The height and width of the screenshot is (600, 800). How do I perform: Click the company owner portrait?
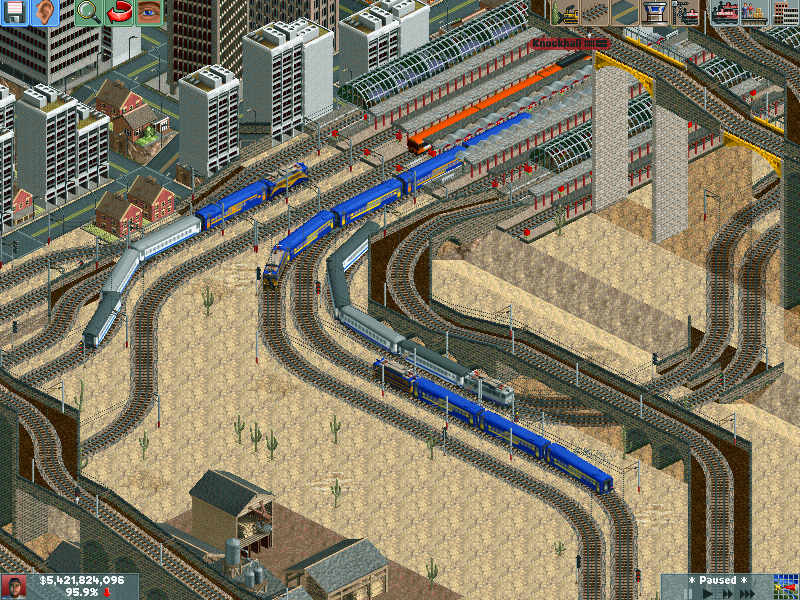(14, 587)
